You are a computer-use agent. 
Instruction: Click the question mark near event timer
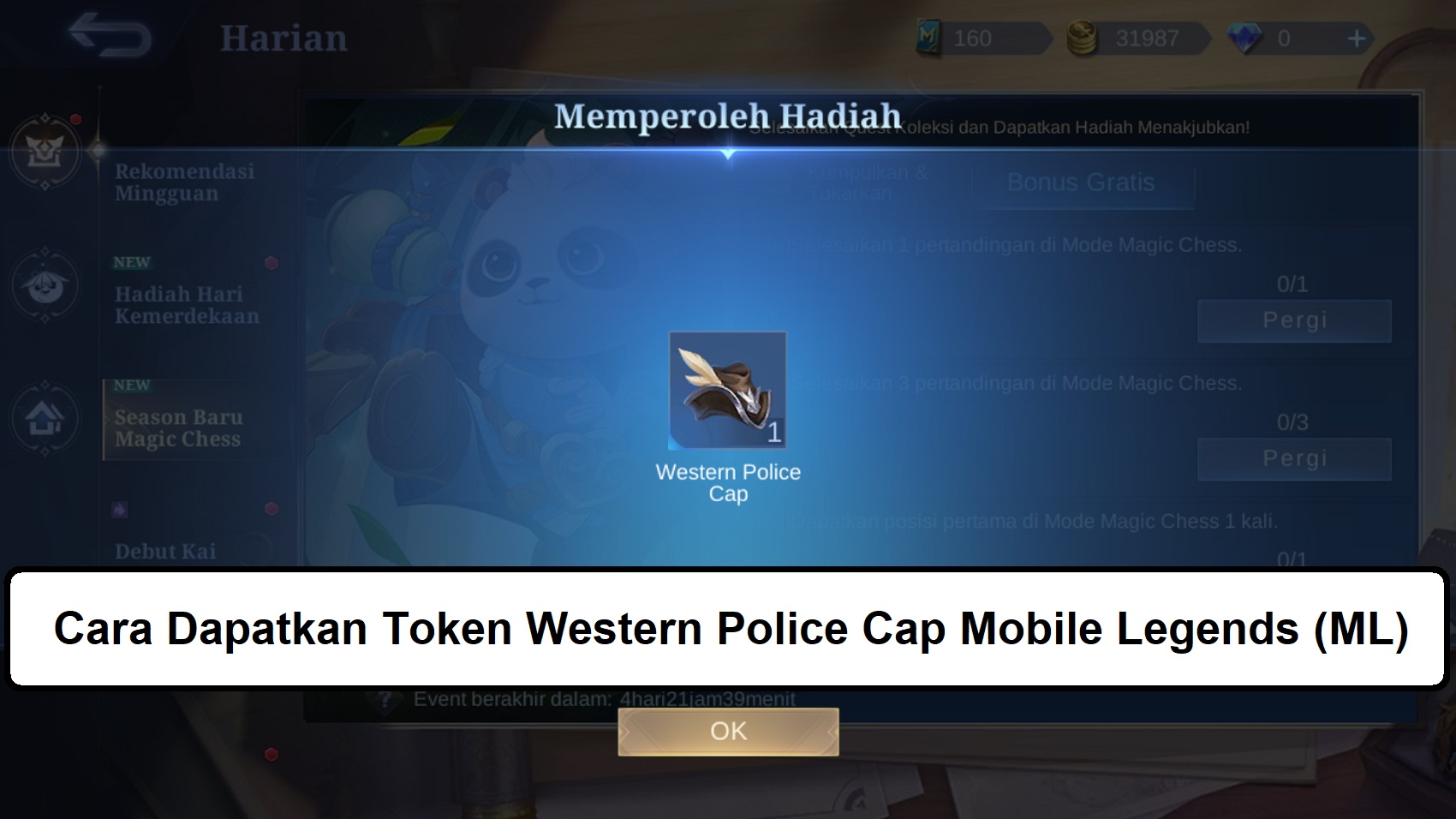point(385,701)
